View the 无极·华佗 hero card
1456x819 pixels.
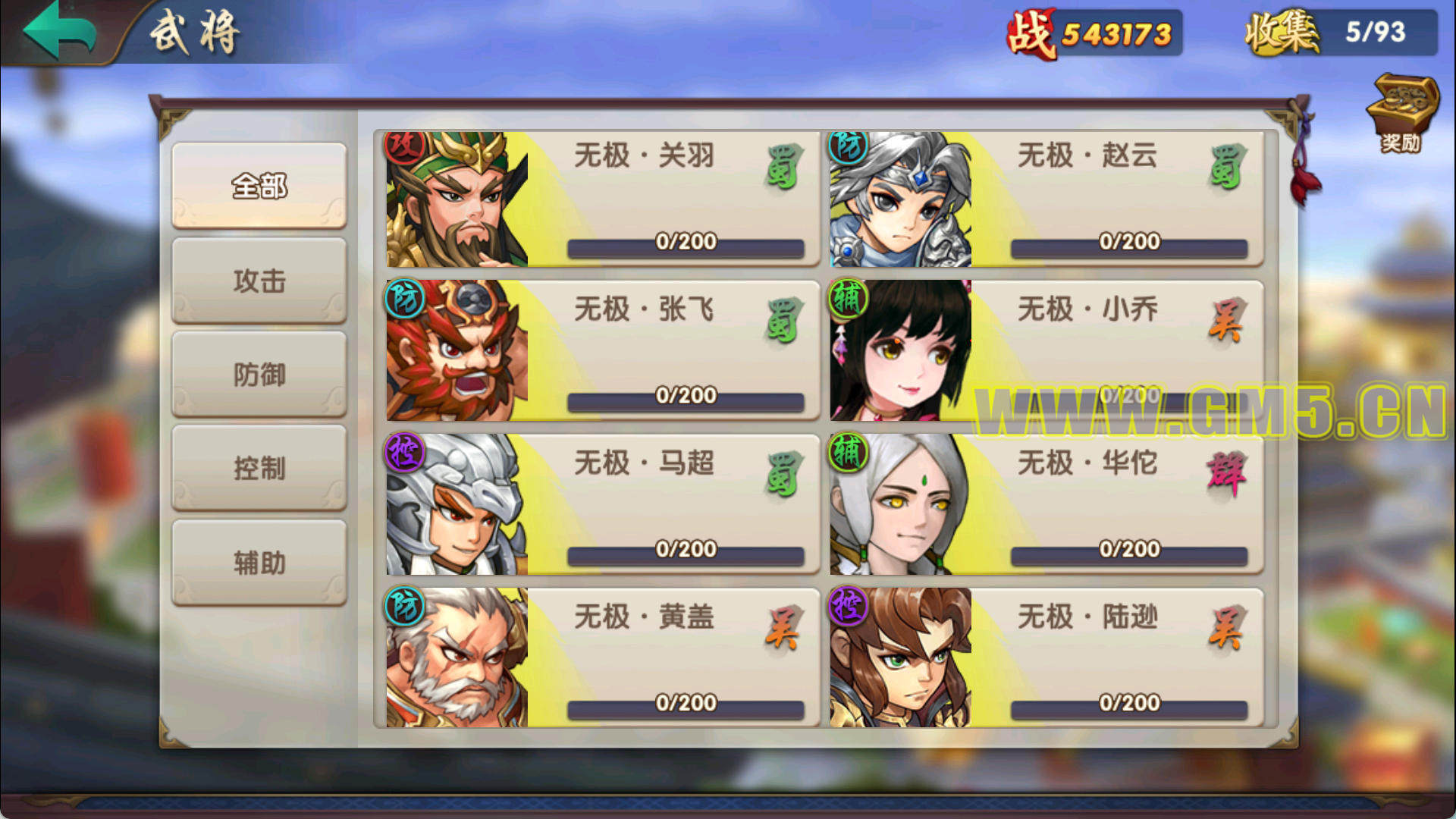[1046, 504]
